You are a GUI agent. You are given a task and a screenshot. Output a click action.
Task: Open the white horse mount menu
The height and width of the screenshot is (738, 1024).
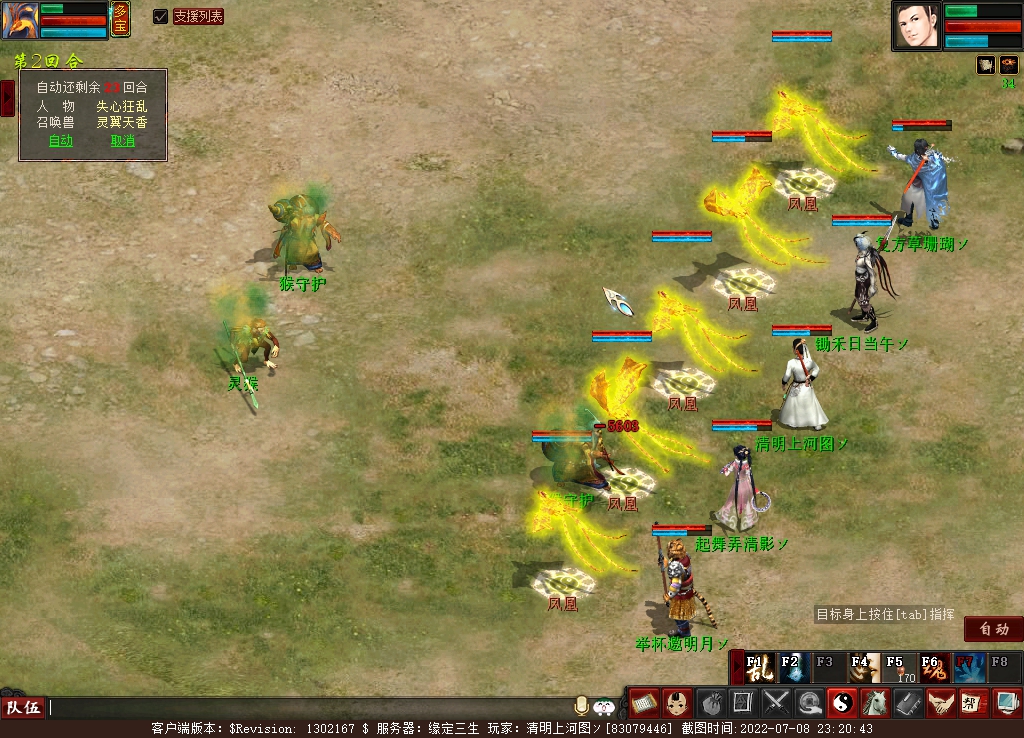[874, 703]
